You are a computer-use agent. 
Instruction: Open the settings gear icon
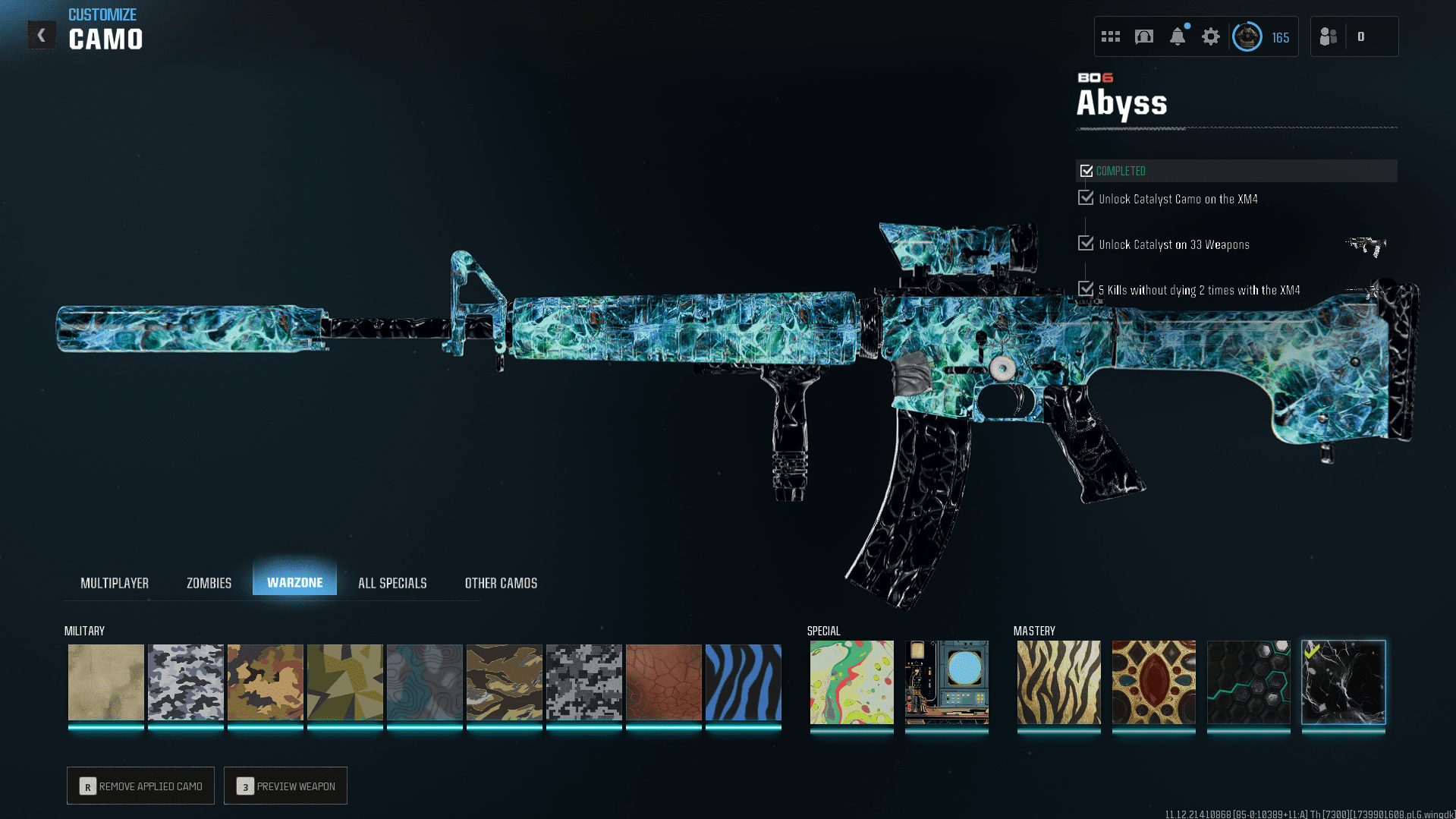point(1210,36)
